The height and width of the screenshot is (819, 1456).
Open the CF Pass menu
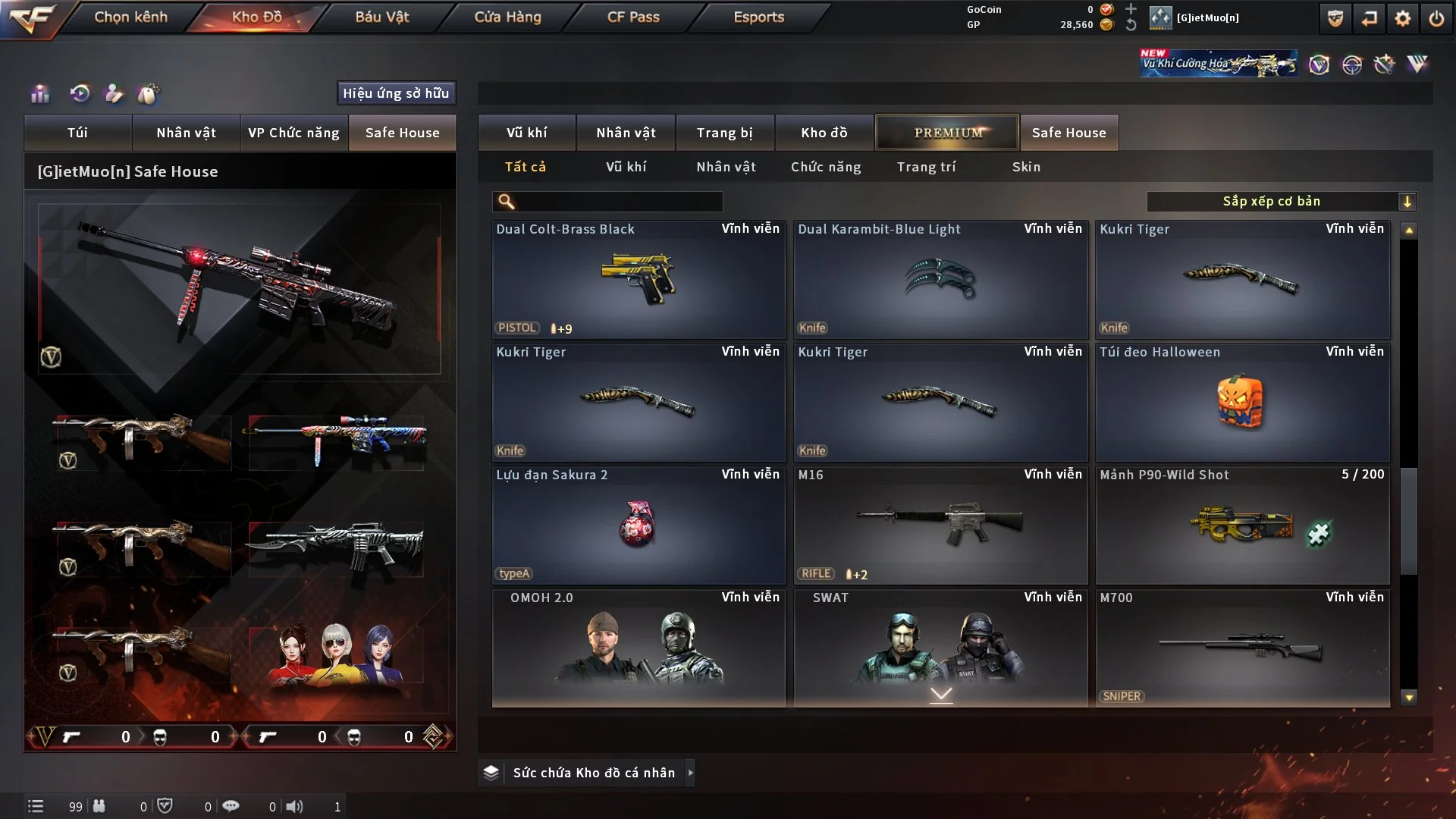coord(633,17)
